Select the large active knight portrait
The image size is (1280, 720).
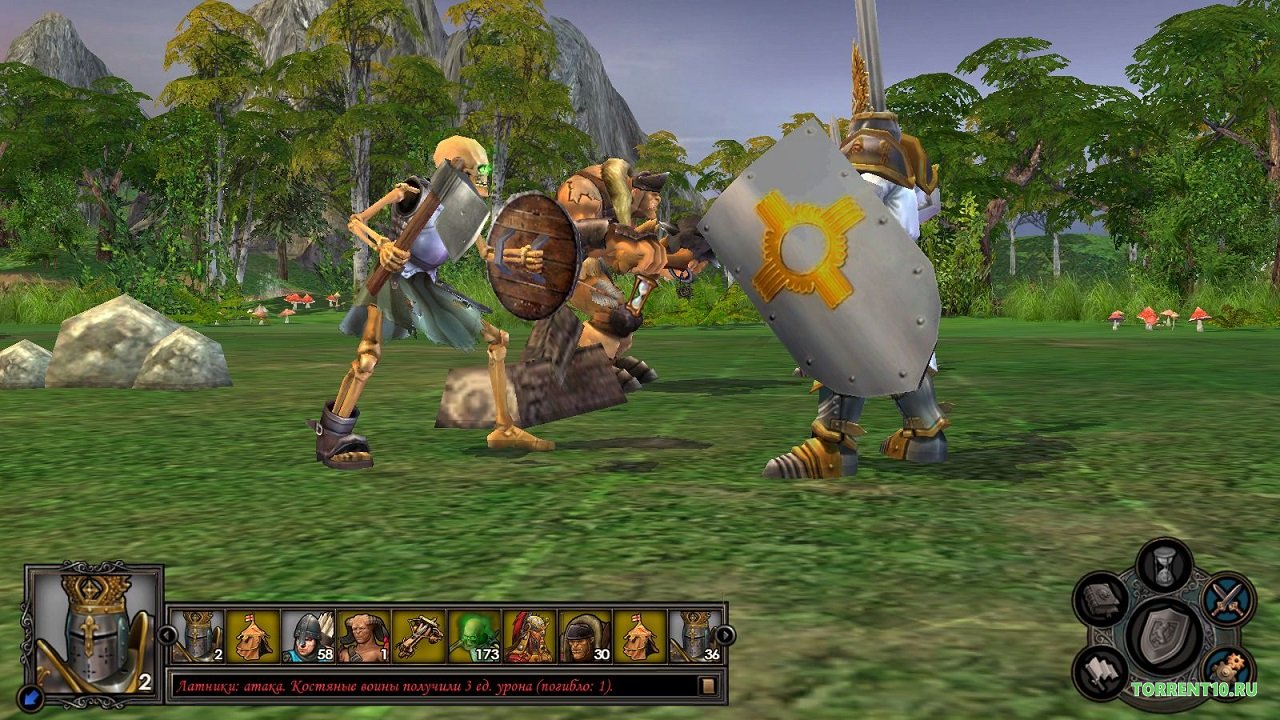pyautogui.click(x=93, y=632)
